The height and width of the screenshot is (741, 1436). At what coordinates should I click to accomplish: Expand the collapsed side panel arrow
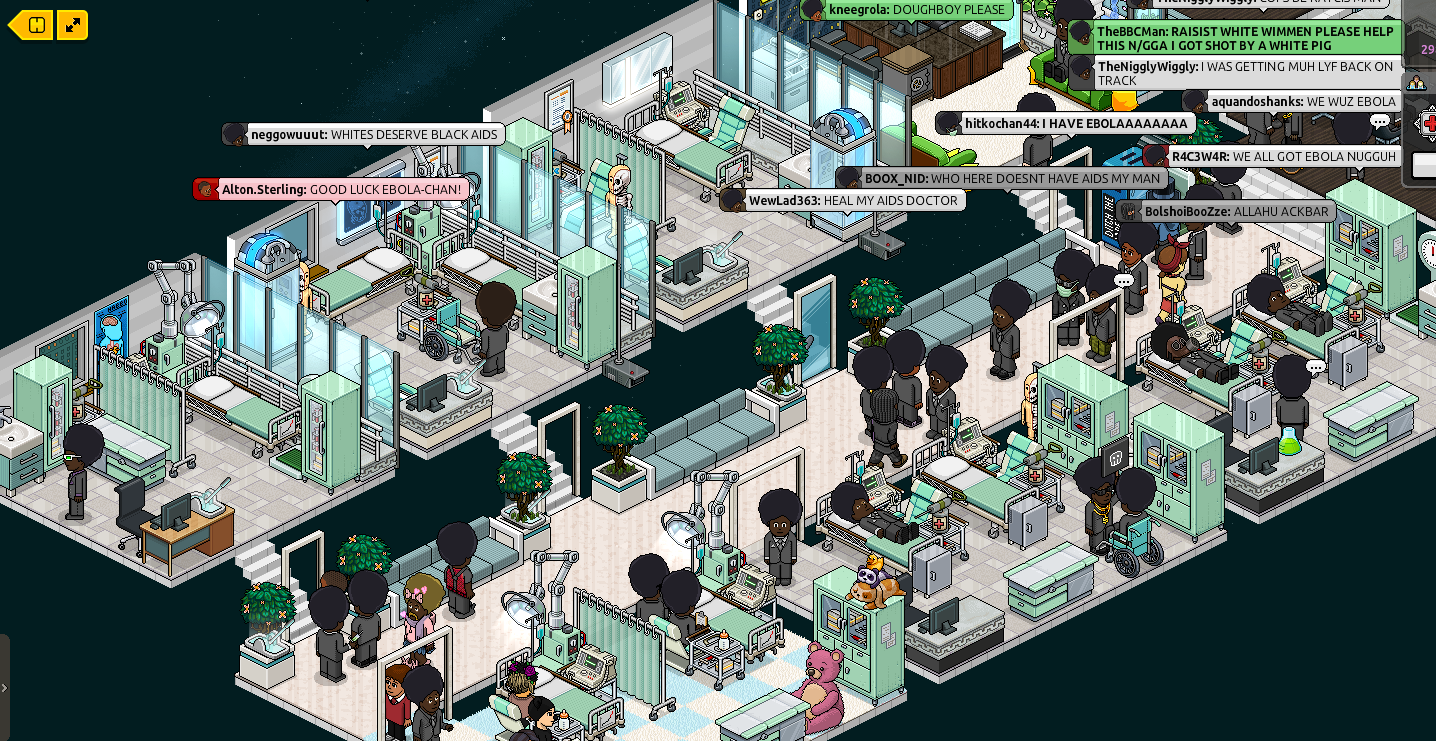pos(5,688)
